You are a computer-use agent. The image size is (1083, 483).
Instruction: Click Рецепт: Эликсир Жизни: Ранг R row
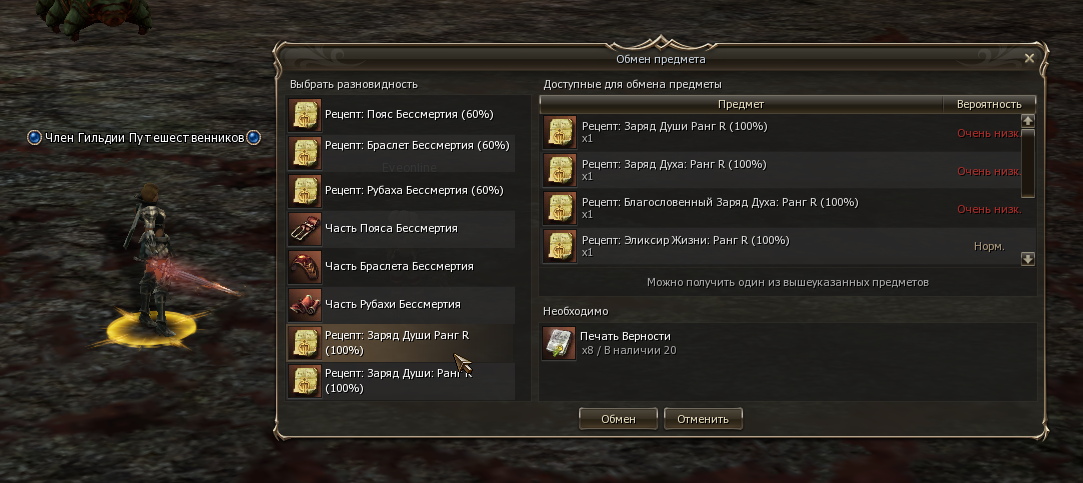point(740,246)
